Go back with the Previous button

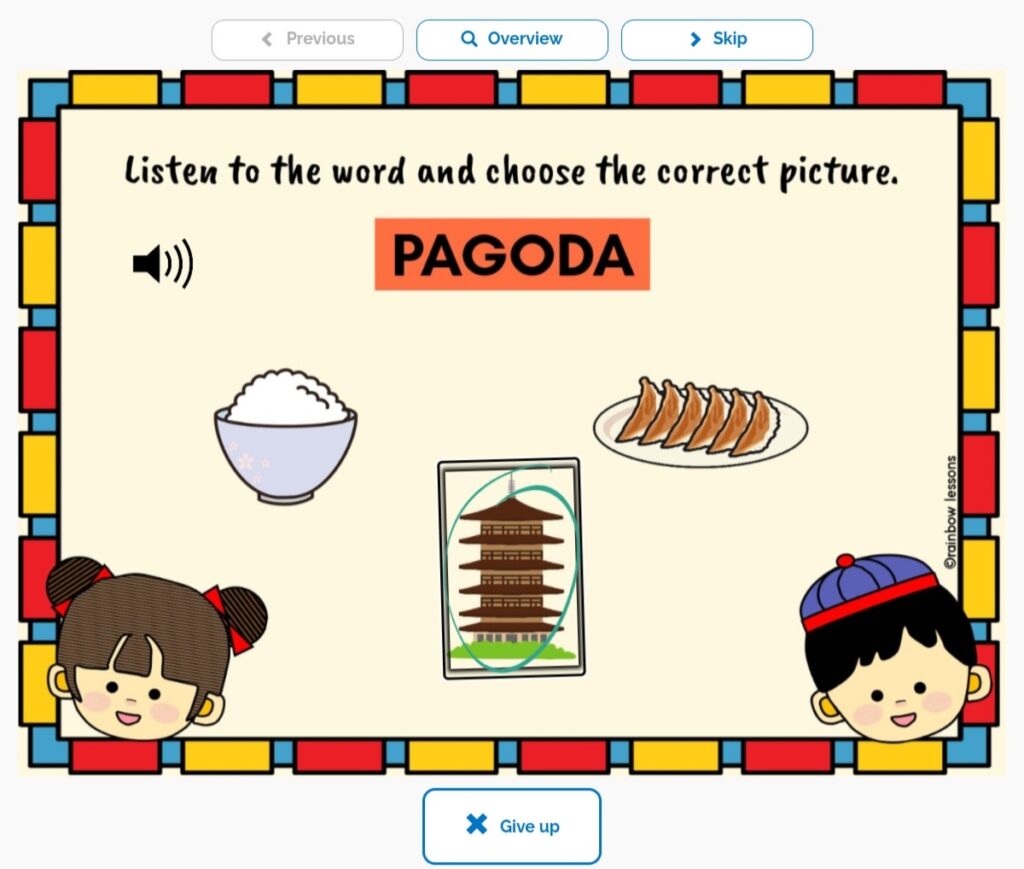307,40
